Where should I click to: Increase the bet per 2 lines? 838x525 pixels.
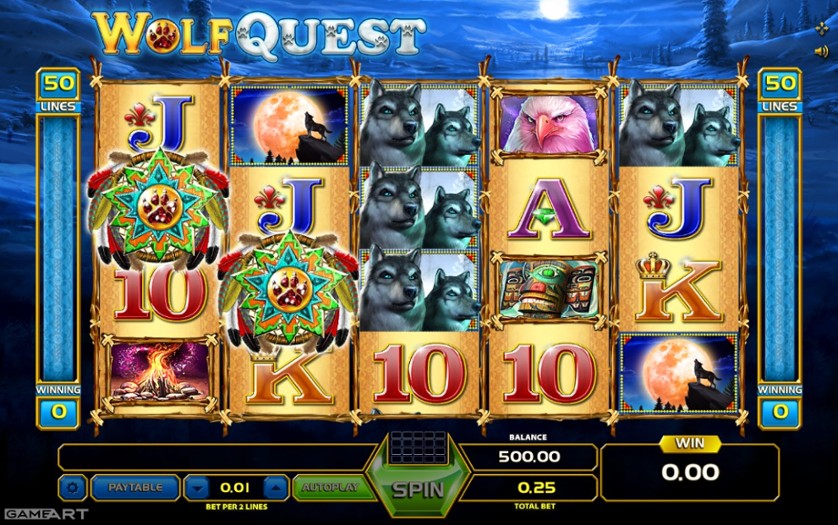pos(274,488)
